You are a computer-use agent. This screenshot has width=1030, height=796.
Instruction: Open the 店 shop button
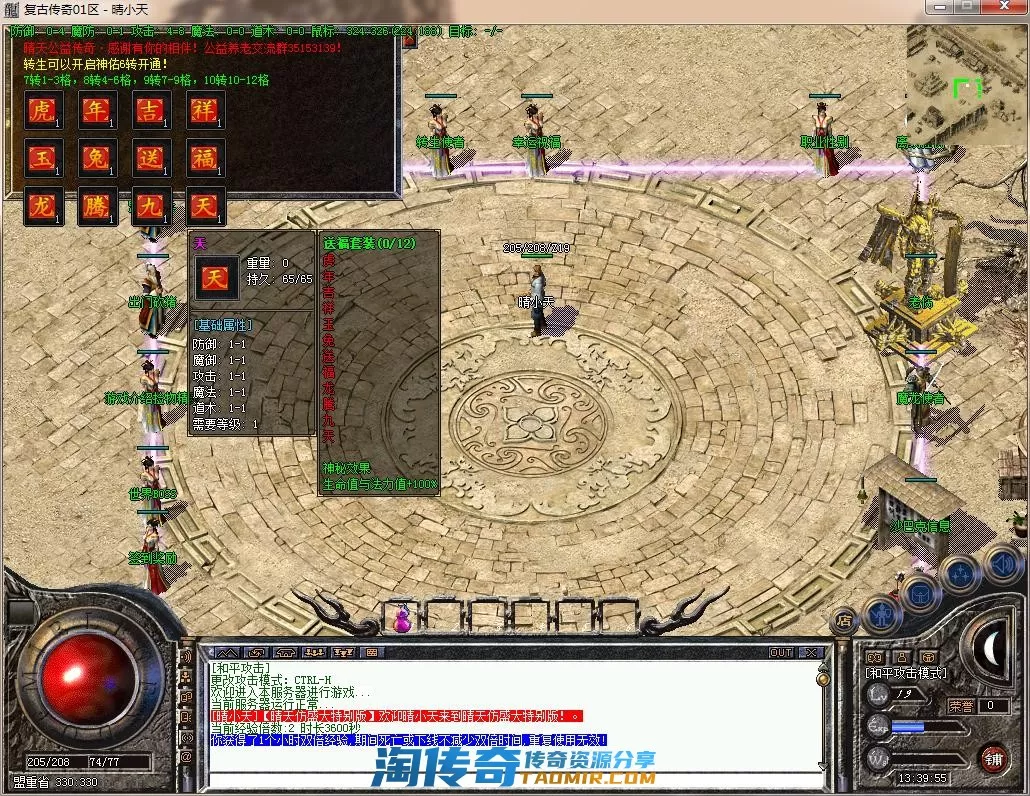[843, 622]
